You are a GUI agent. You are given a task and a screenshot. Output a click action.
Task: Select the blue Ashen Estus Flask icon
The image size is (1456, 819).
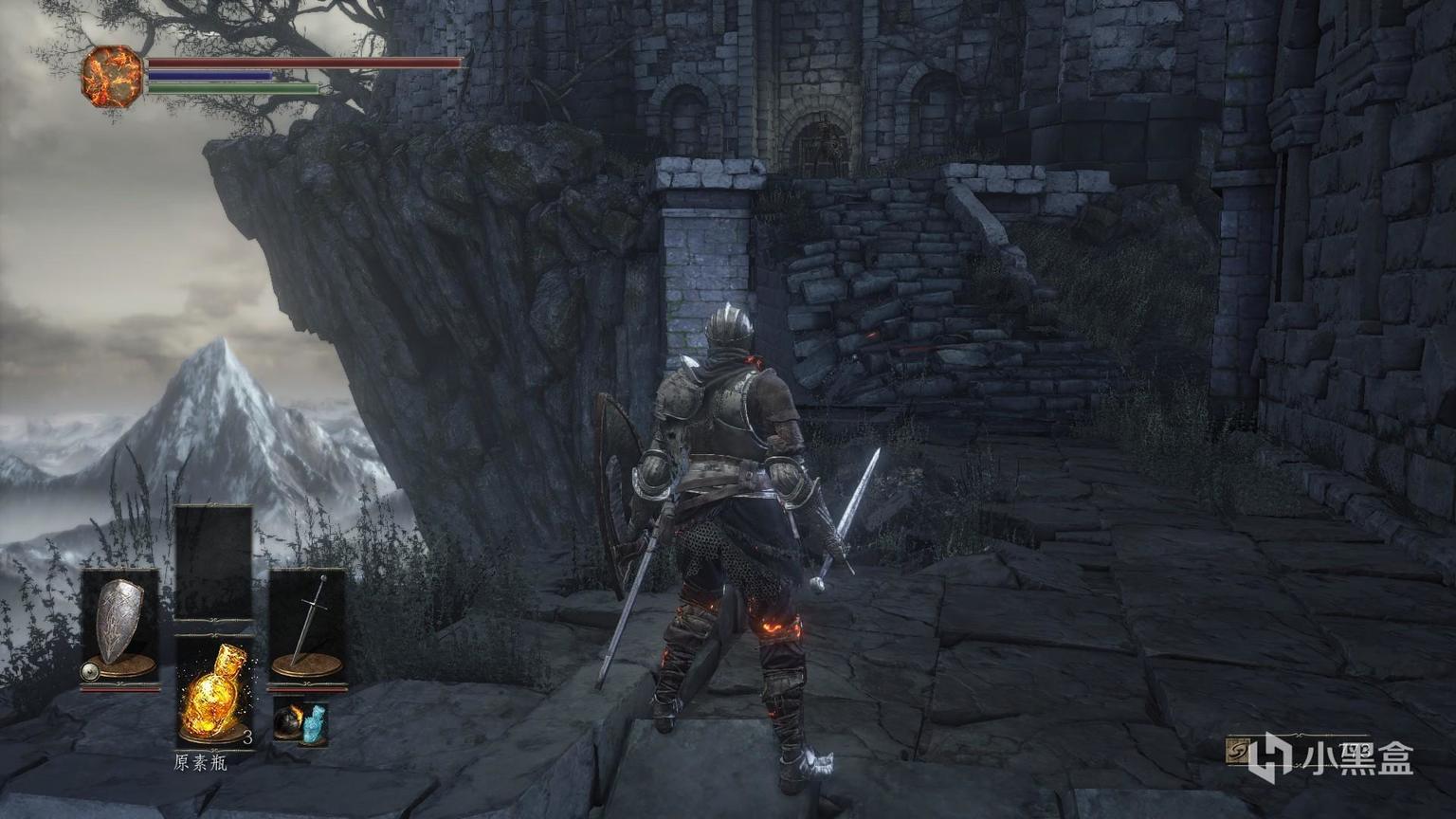point(314,723)
